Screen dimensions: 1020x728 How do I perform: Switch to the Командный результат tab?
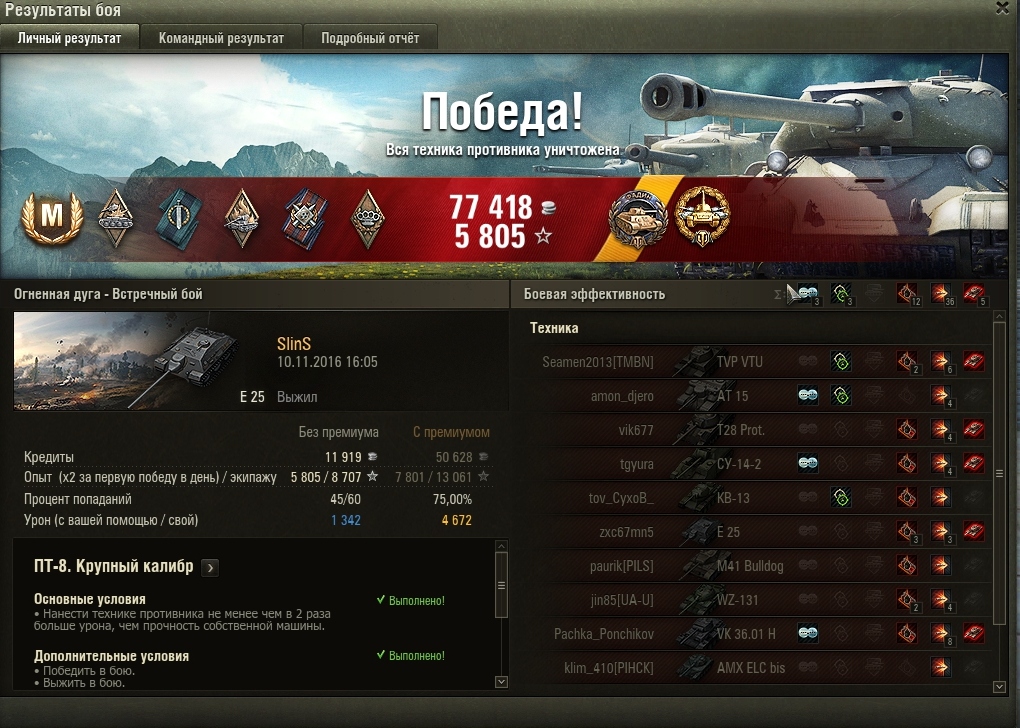coord(221,38)
